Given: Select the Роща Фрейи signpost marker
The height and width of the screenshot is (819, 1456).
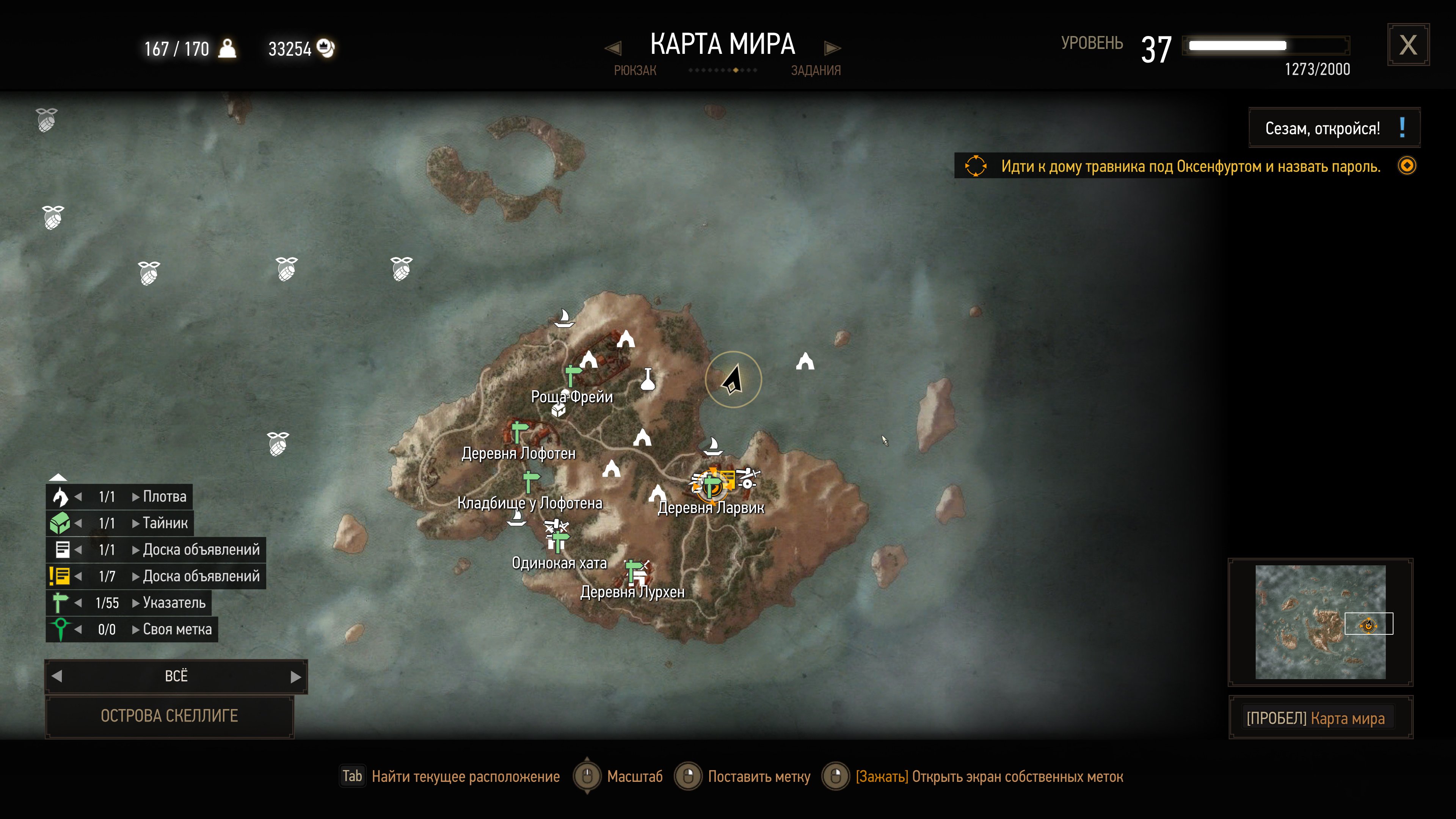Looking at the screenshot, I should pos(572,374).
